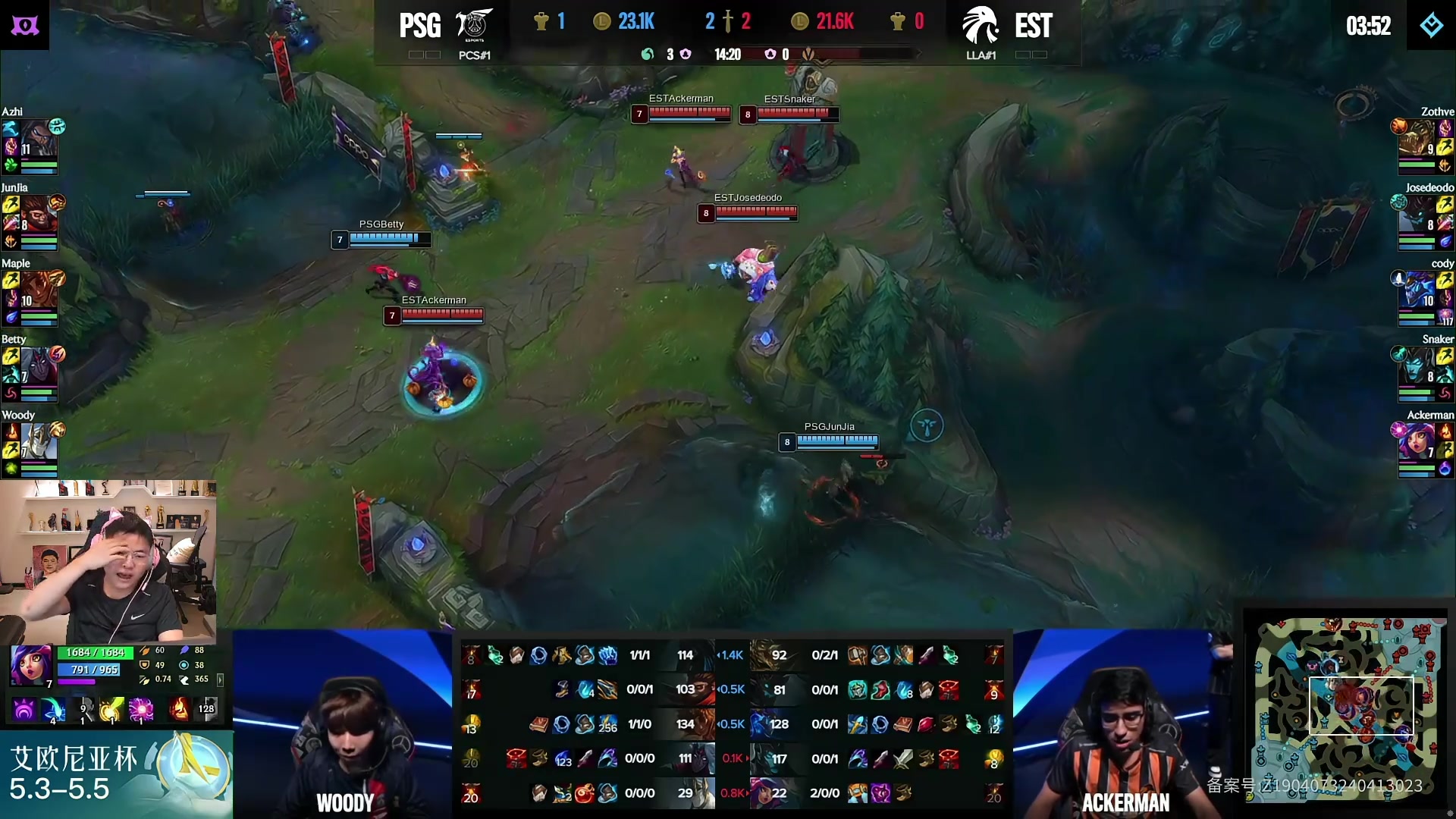Click Neeko's Blooming Burst ability icon
The image size is (1456, 819).
coord(54,710)
